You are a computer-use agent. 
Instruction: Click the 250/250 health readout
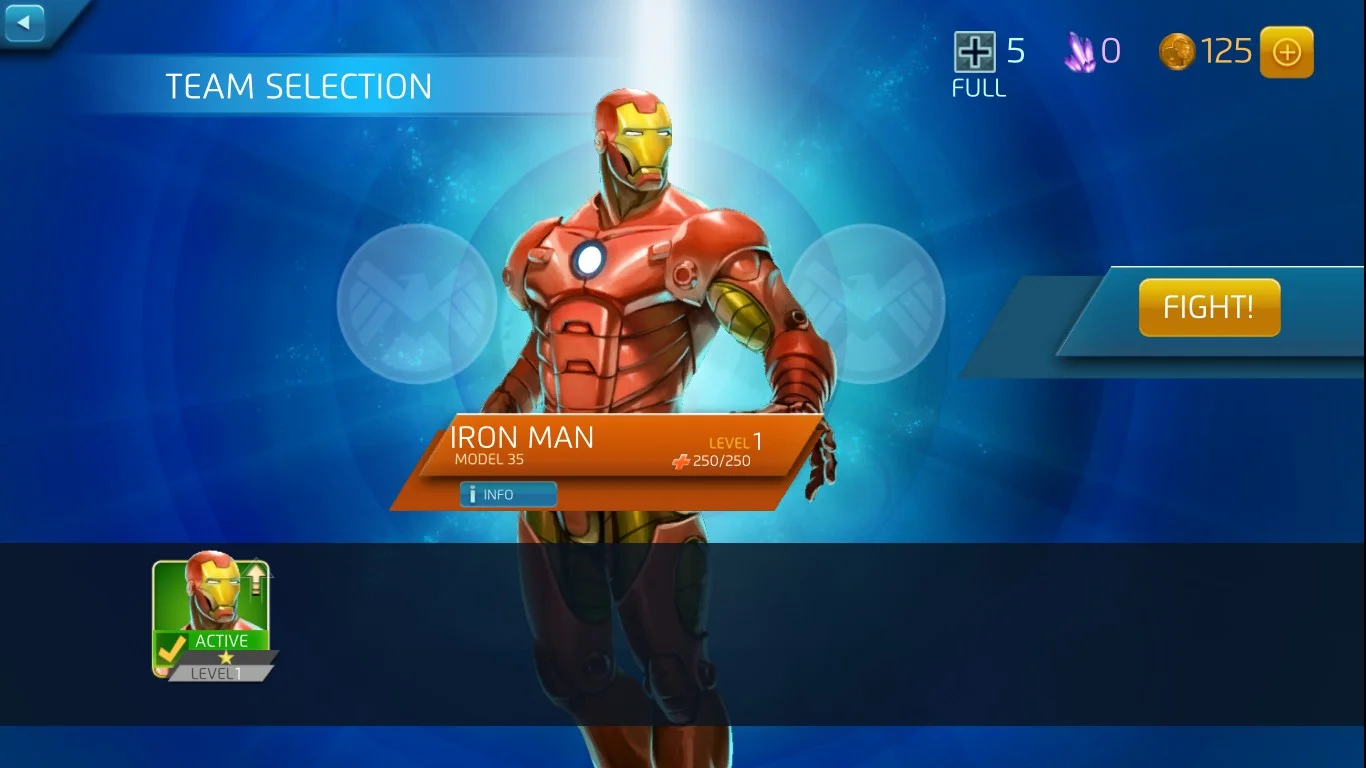point(720,461)
